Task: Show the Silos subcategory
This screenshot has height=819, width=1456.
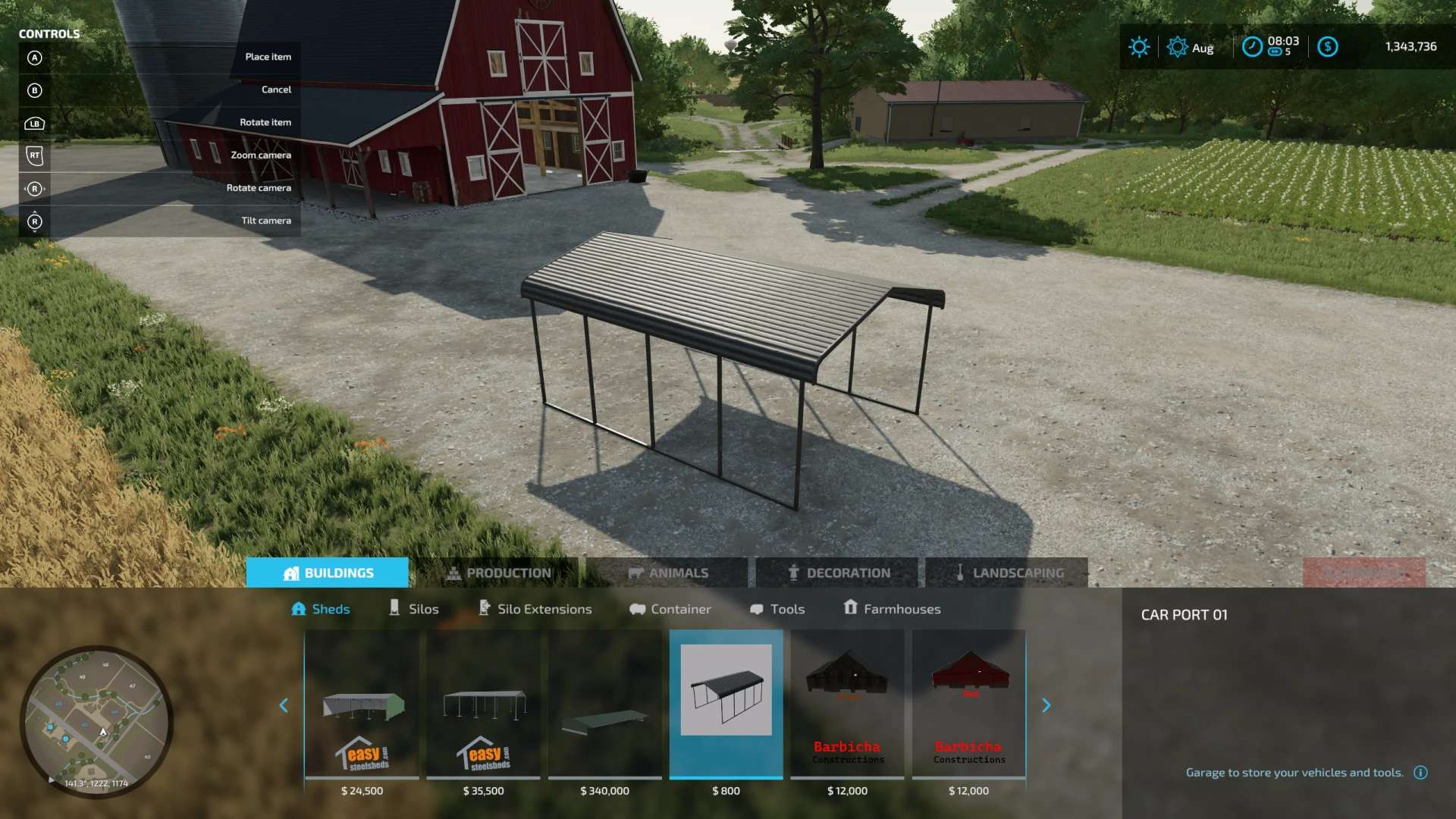Action: (x=414, y=609)
